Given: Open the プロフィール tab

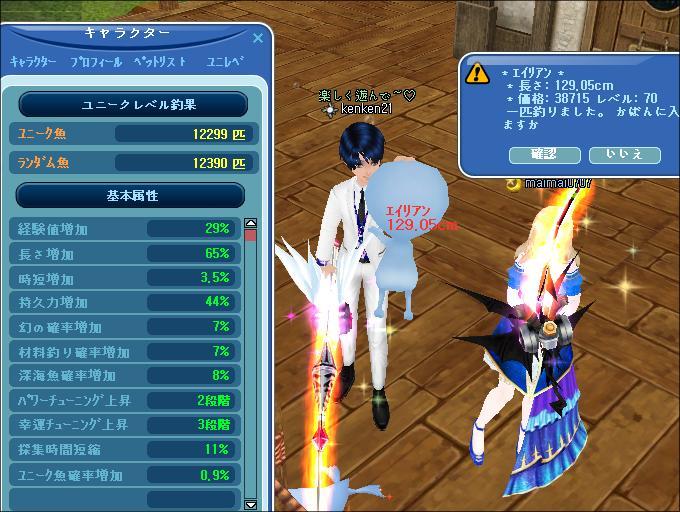Looking at the screenshot, I should pyautogui.click(x=96, y=62).
